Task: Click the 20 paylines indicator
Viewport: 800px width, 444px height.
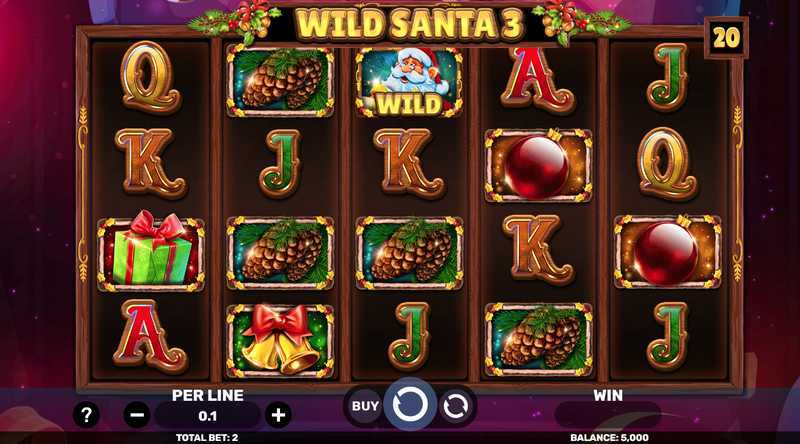Action: (725, 38)
